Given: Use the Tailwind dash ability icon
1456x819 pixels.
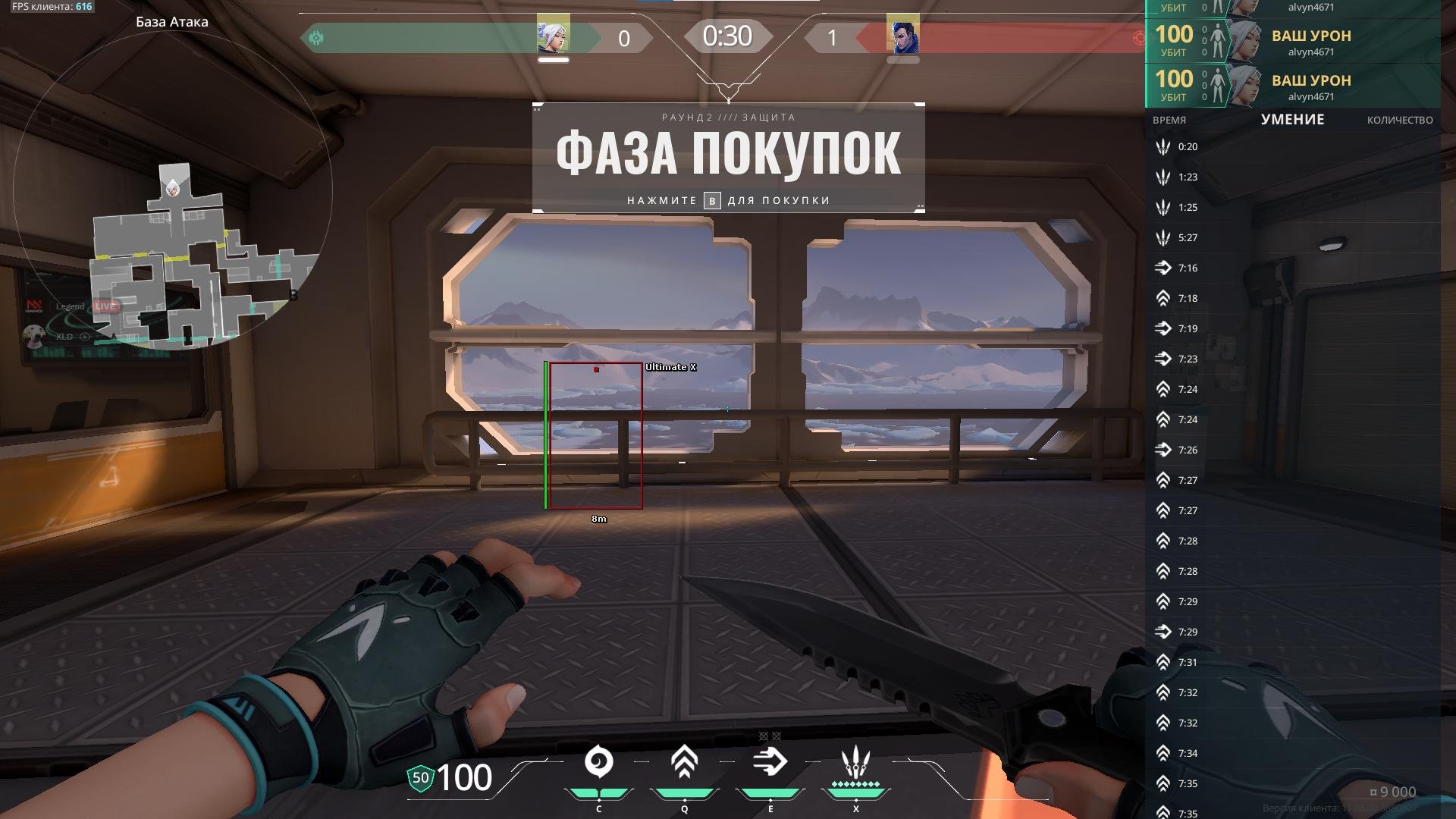Looking at the screenshot, I should 770,762.
